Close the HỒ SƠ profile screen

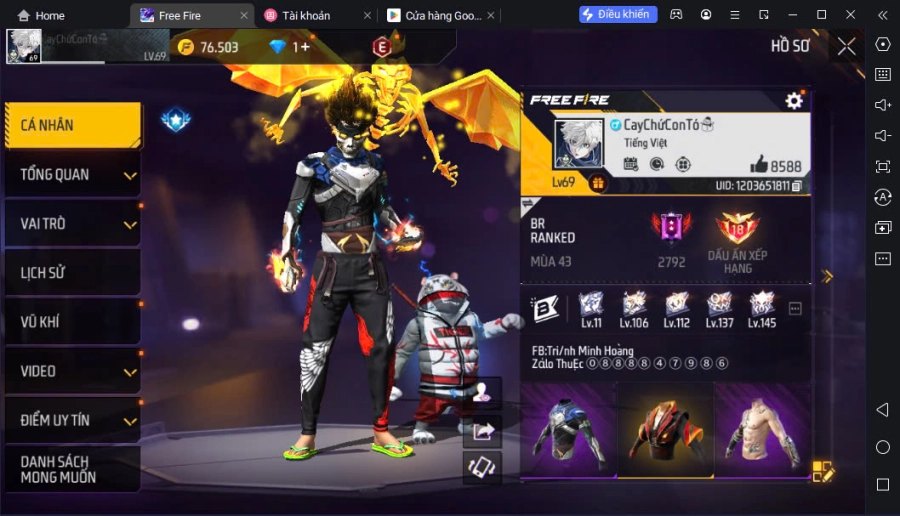pyautogui.click(x=846, y=46)
